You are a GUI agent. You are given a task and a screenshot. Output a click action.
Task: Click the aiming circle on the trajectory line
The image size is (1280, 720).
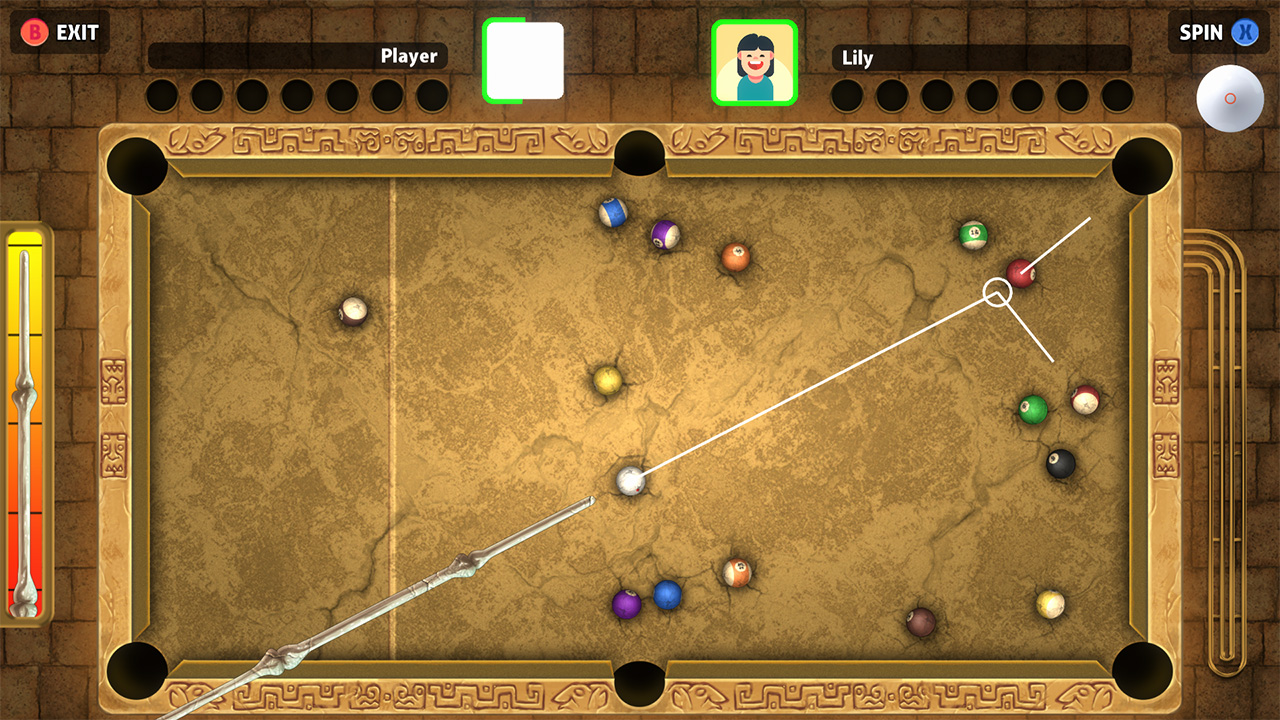pos(998,292)
